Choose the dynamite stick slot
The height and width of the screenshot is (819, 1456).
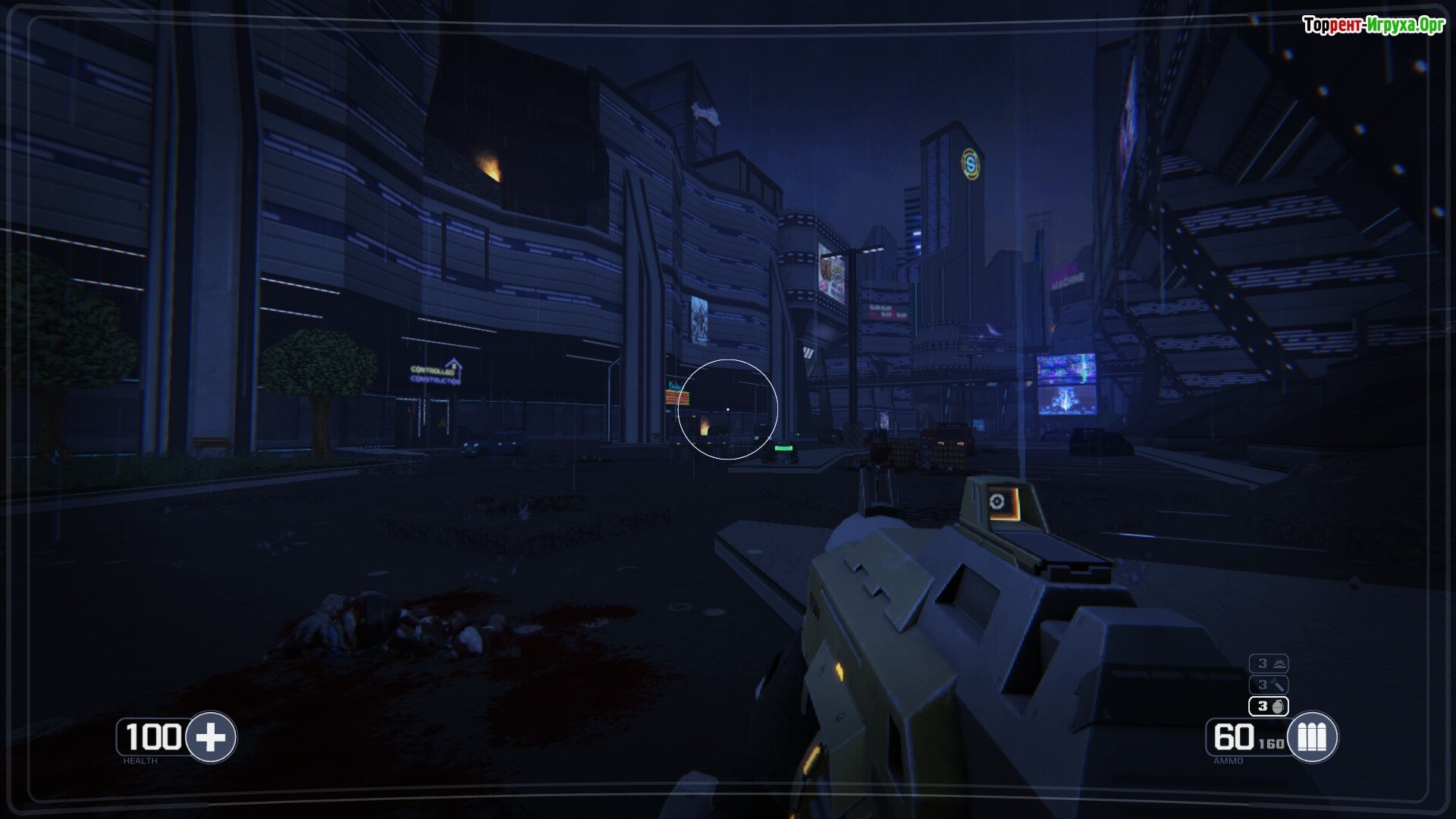(x=1269, y=685)
